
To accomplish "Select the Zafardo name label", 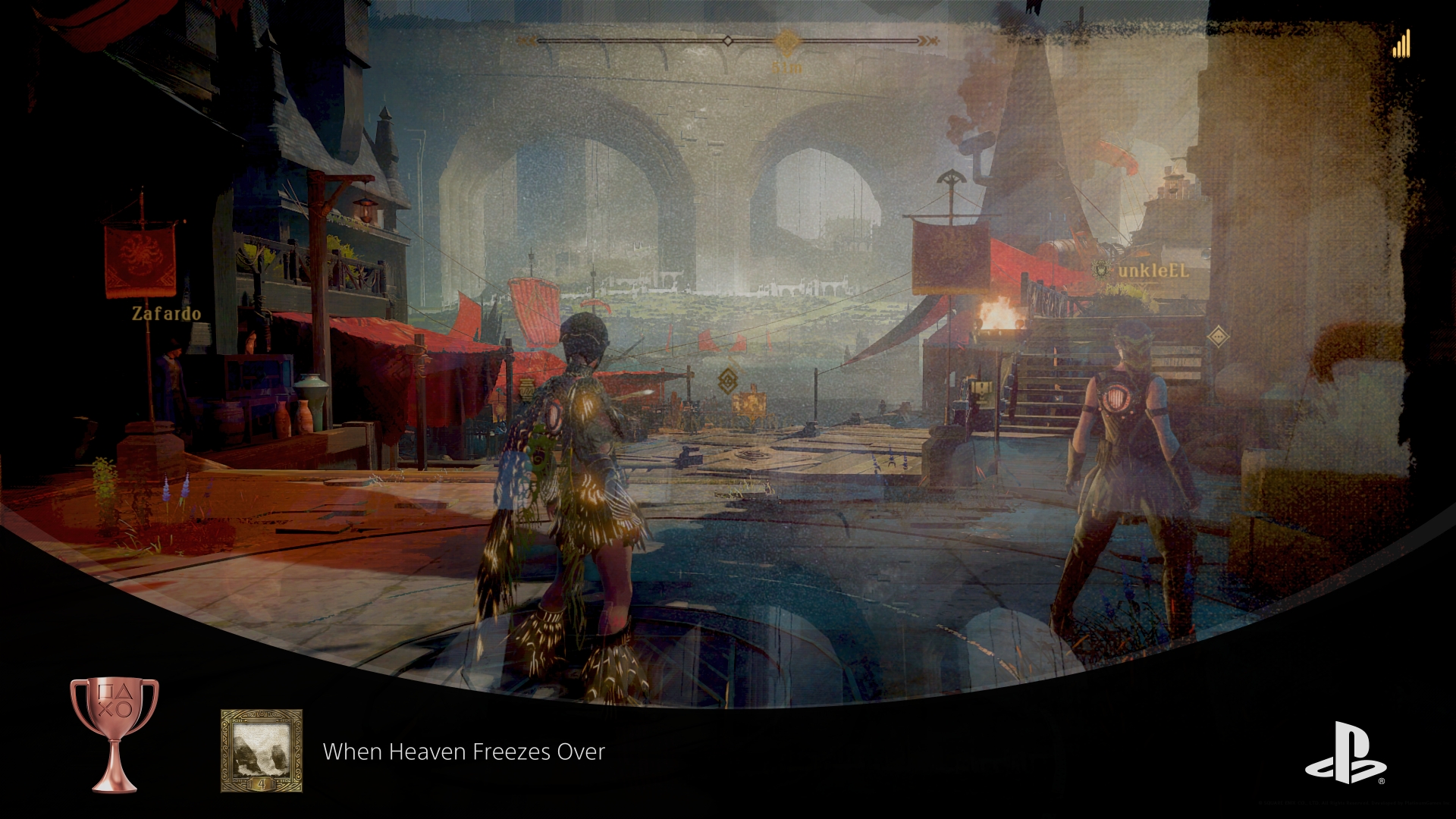I will tap(166, 313).
